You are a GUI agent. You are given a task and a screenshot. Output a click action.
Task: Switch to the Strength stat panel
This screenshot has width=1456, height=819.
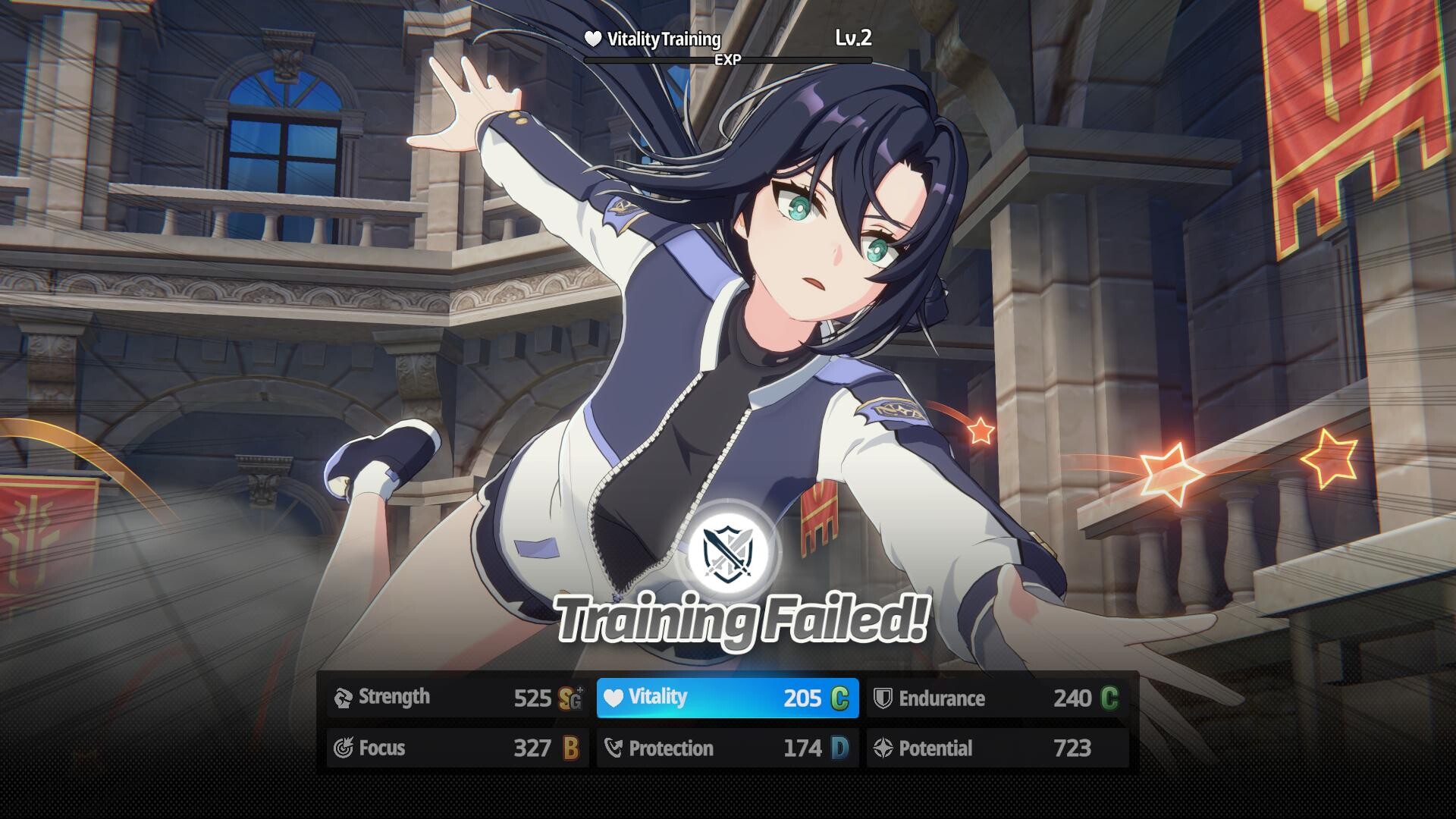click(x=455, y=698)
